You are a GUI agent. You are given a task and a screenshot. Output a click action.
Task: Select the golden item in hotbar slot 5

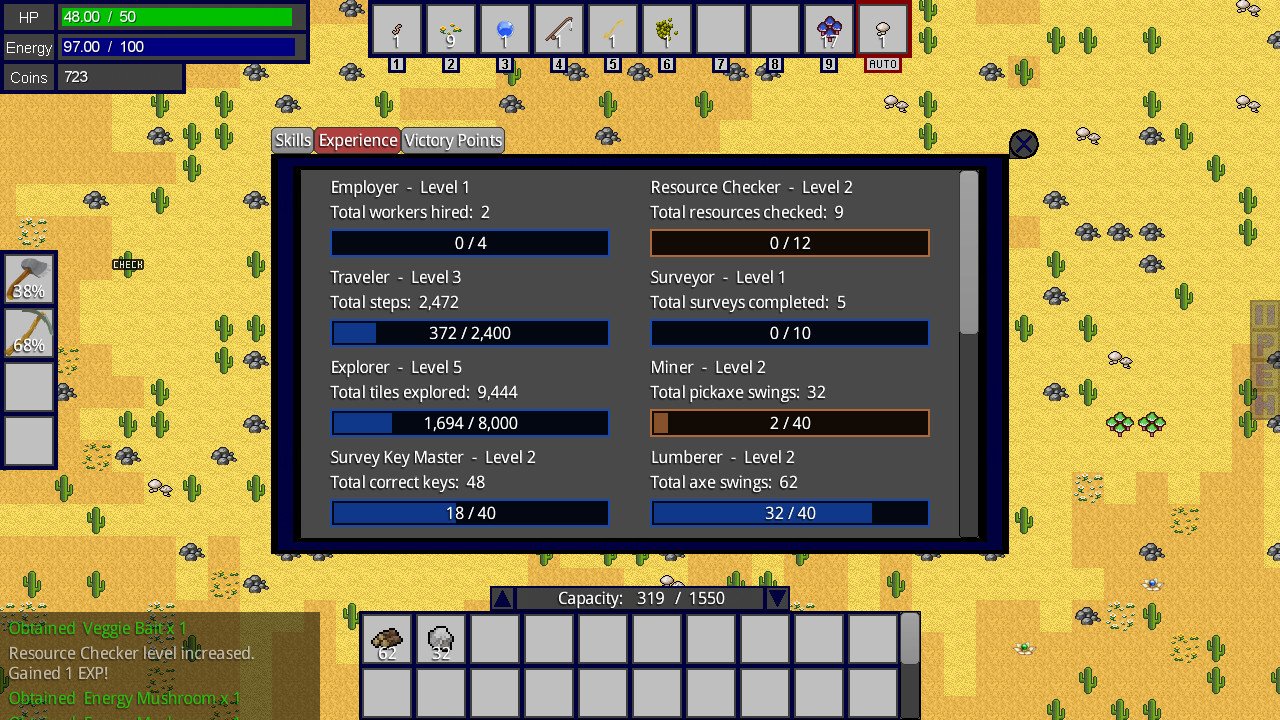pos(613,29)
